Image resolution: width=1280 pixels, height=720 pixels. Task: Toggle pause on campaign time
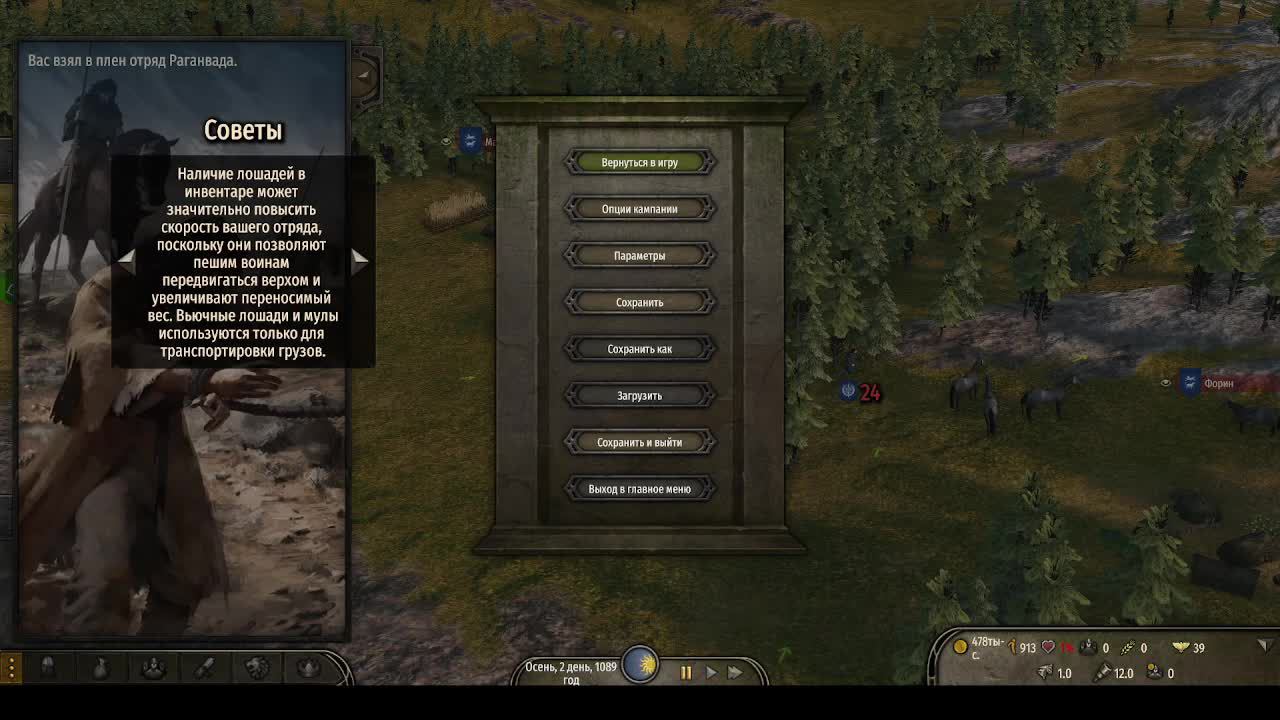coord(687,673)
